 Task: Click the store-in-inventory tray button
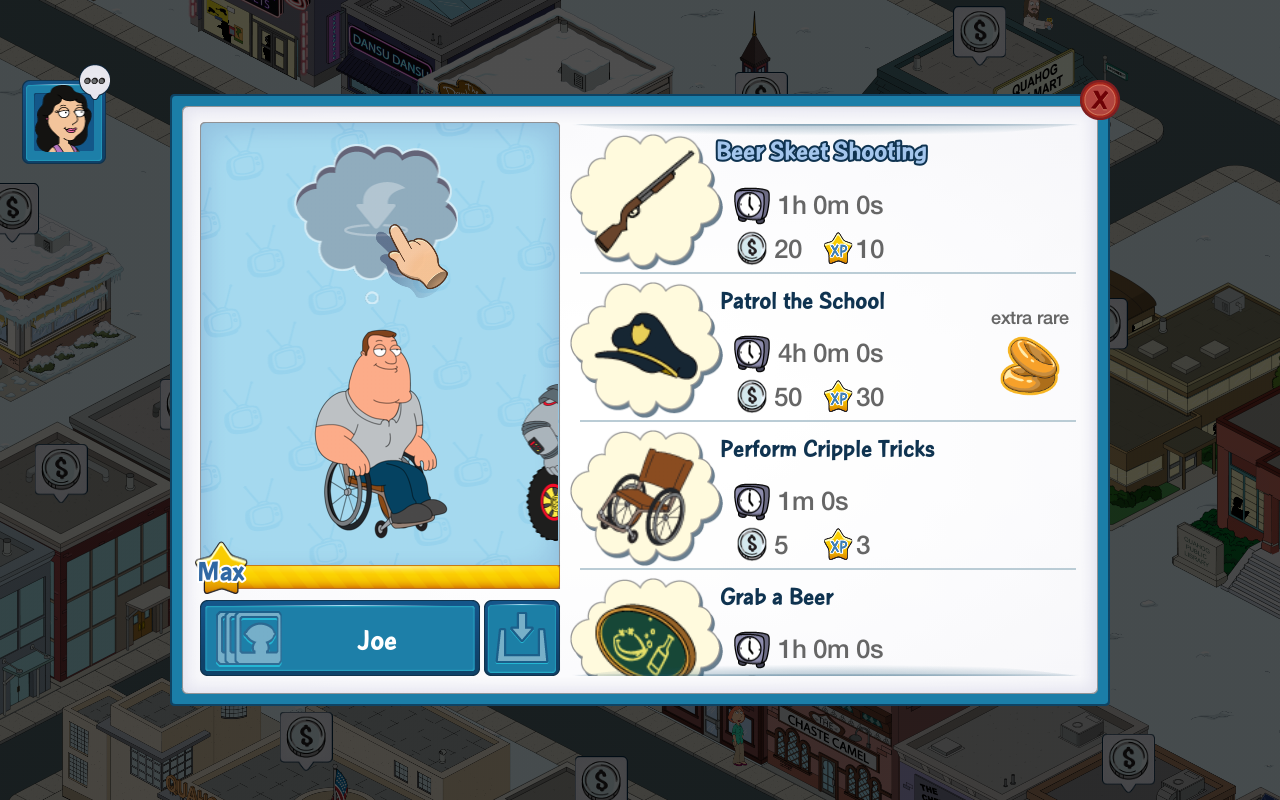tap(522, 639)
